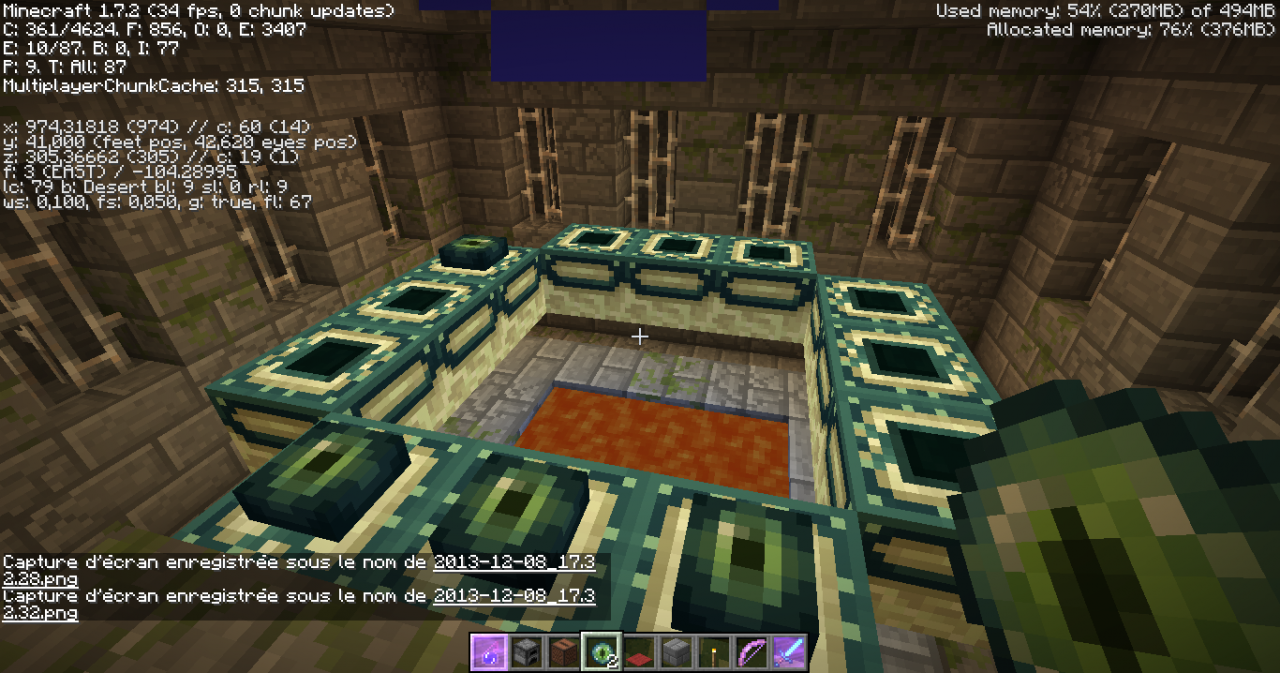Open the screenshot link ending 2.28.png
Image resolution: width=1280 pixels, height=673 pixels.
(513, 563)
